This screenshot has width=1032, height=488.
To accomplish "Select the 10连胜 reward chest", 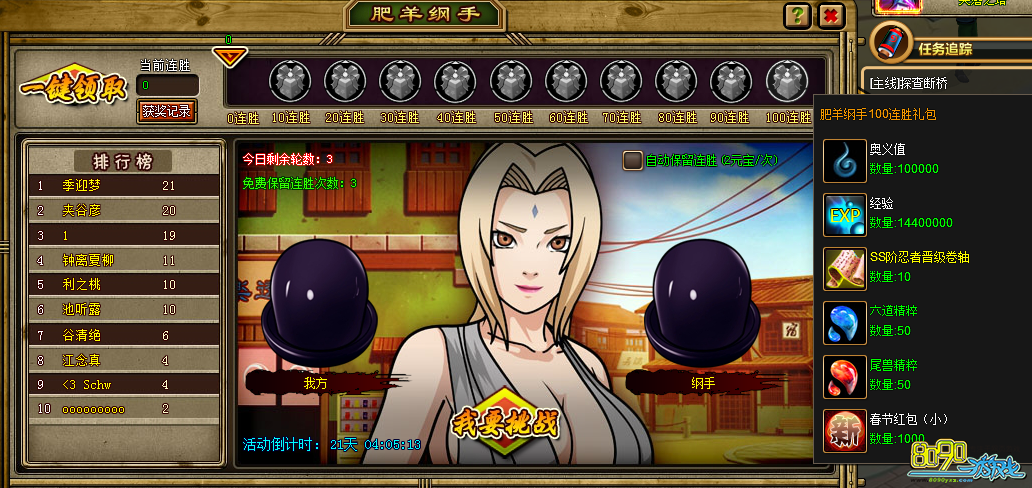I will pyautogui.click(x=290, y=80).
